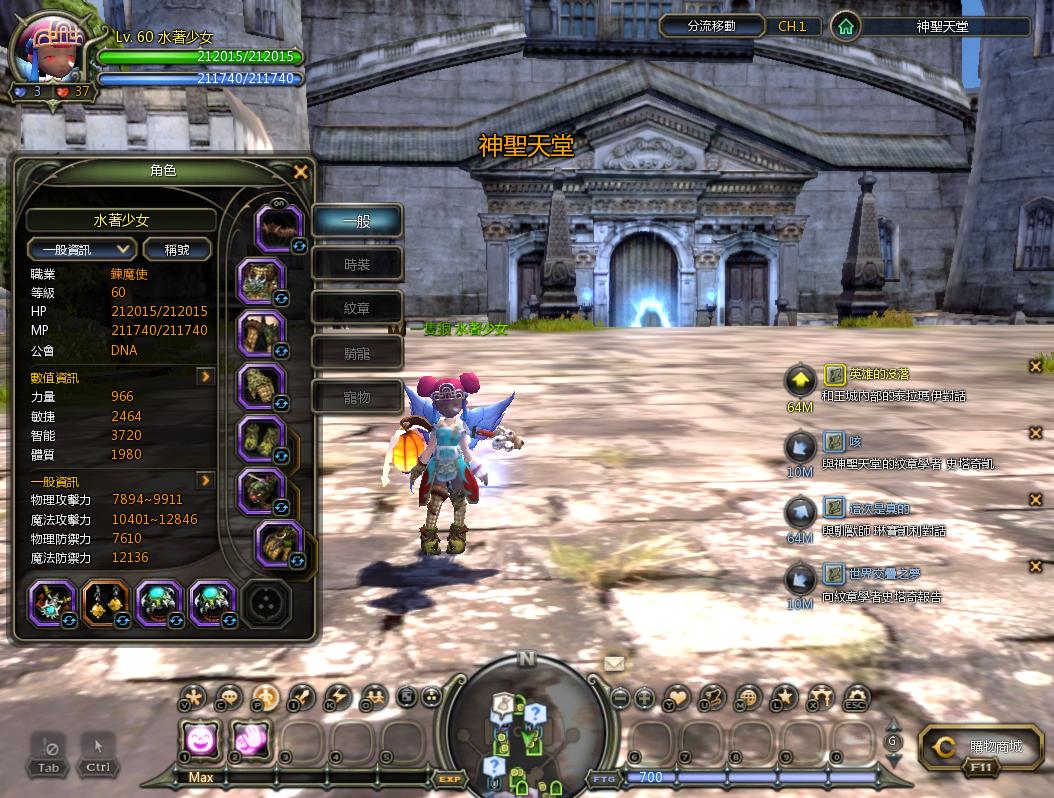Open the gear ESC system menu

tap(856, 697)
